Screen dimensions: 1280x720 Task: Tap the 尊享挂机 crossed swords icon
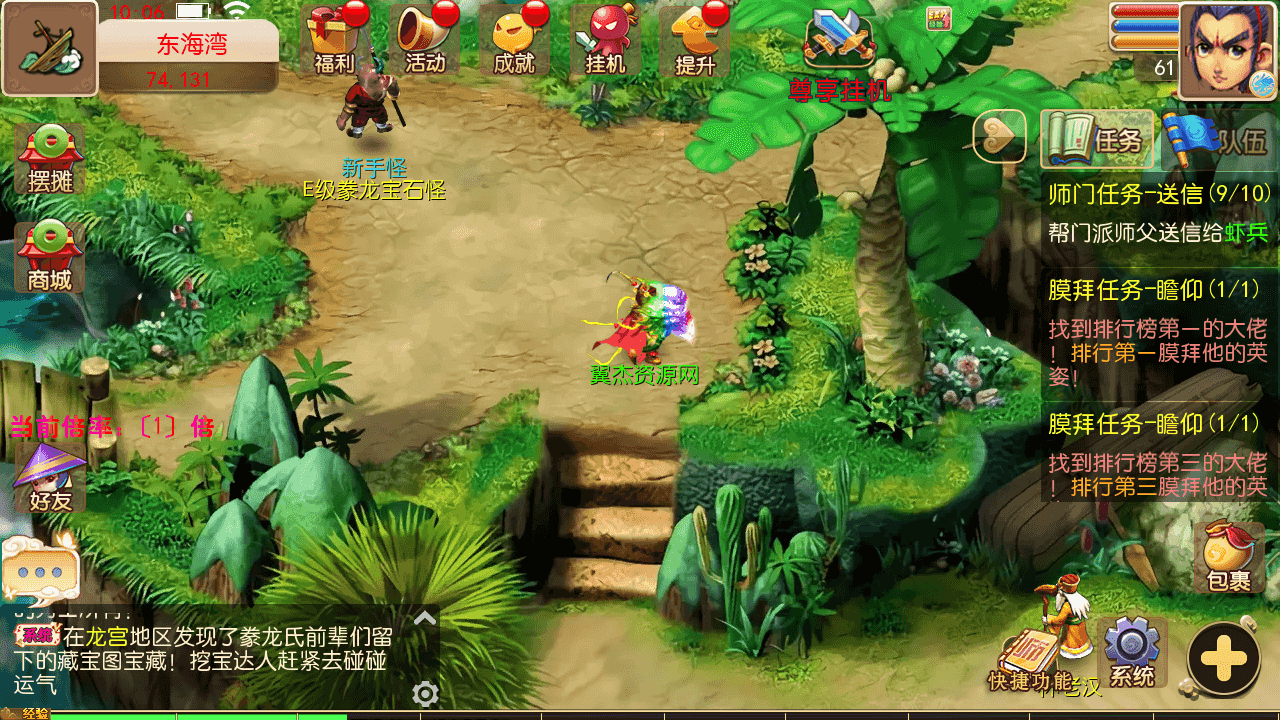click(840, 45)
